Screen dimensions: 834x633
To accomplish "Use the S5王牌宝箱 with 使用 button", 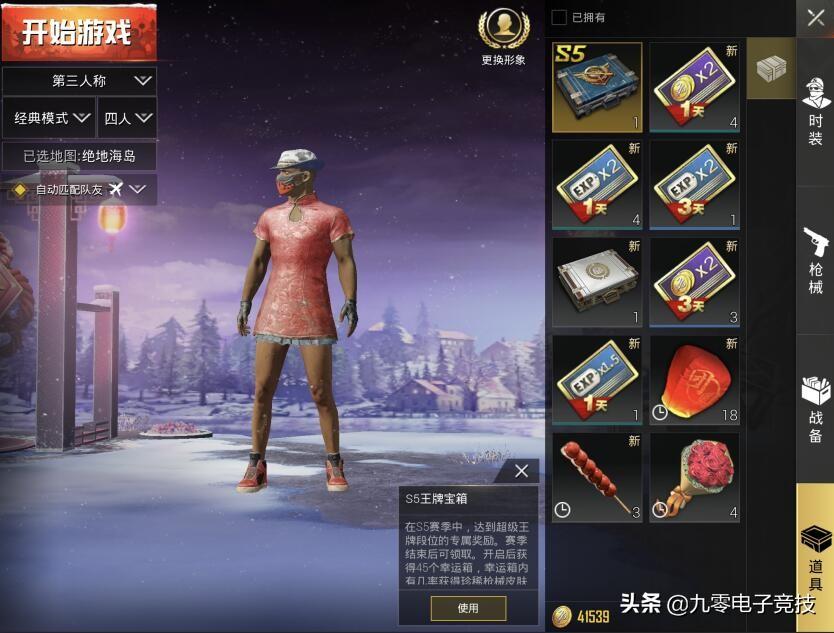I will tap(468, 608).
